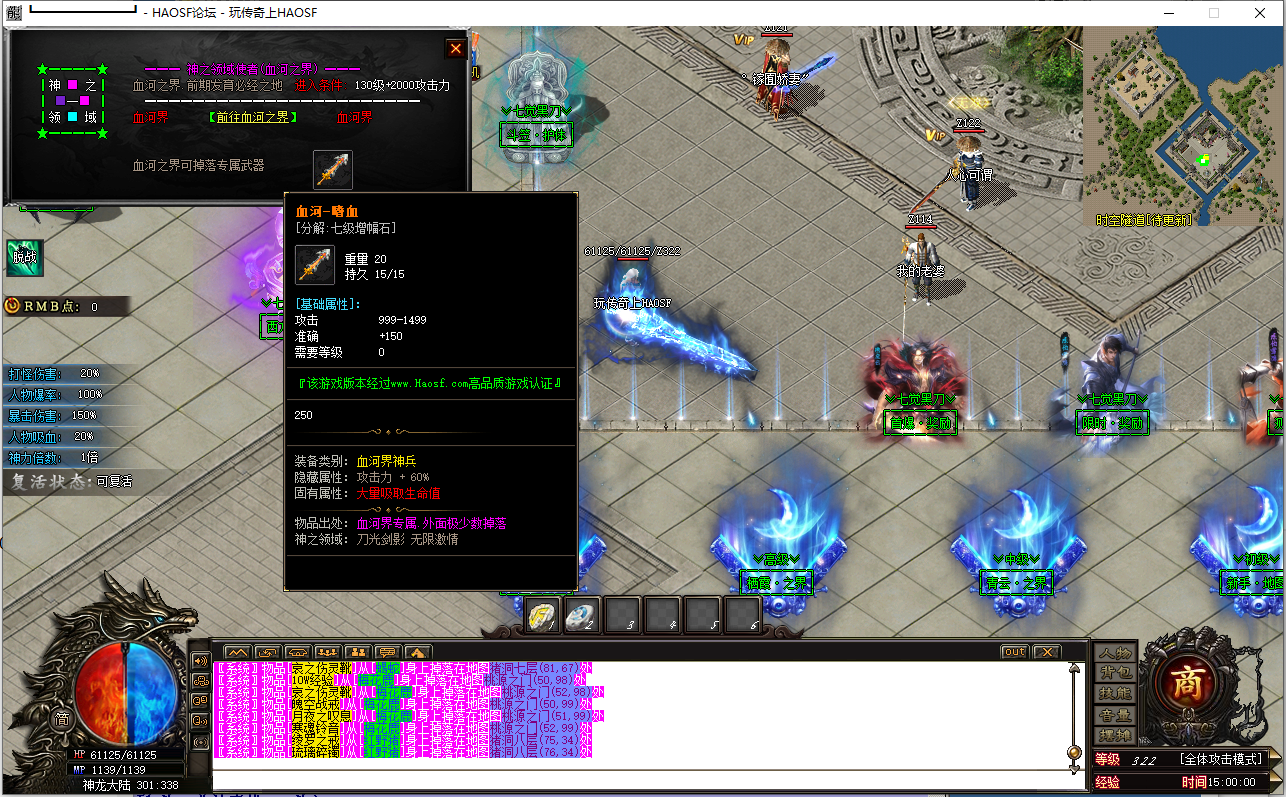The image size is (1286, 797).
Task: Open the 背包 inventory bag
Action: pyautogui.click(x=1115, y=673)
